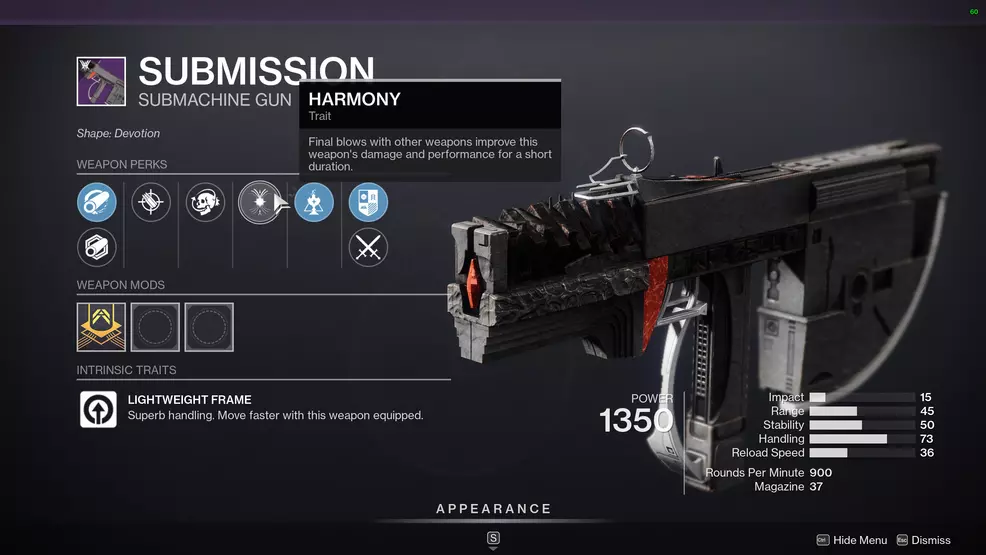
Task: Click Hide Menu
Action: 851,540
